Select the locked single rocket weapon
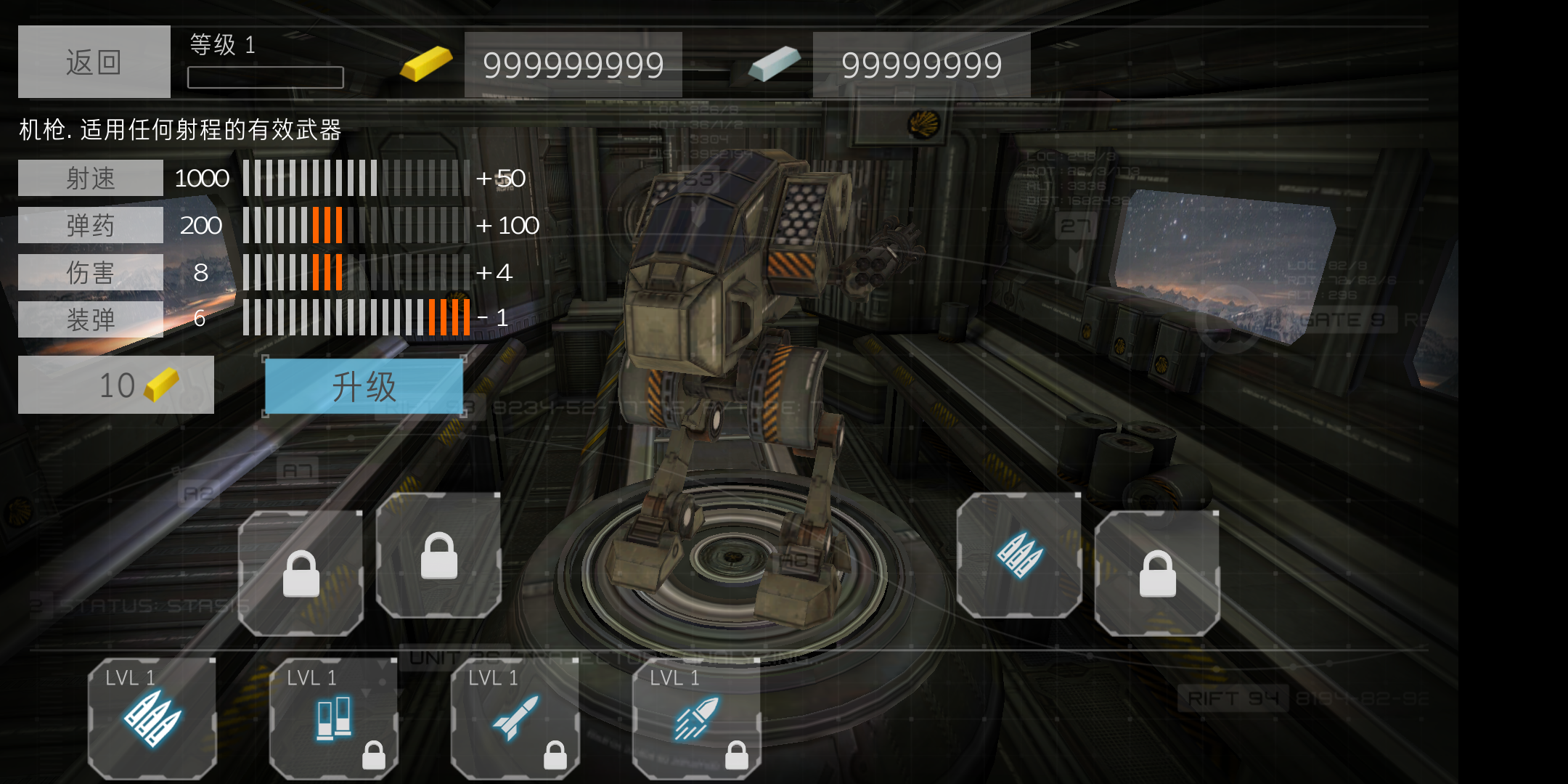 point(515,718)
